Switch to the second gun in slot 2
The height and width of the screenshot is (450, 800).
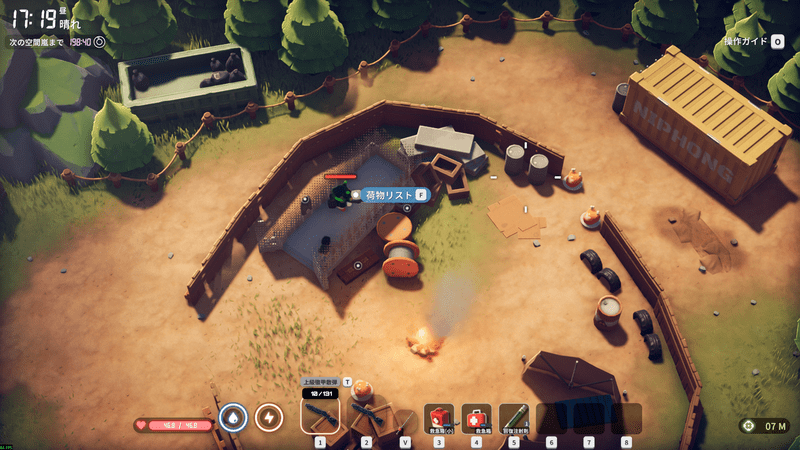(x=365, y=414)
